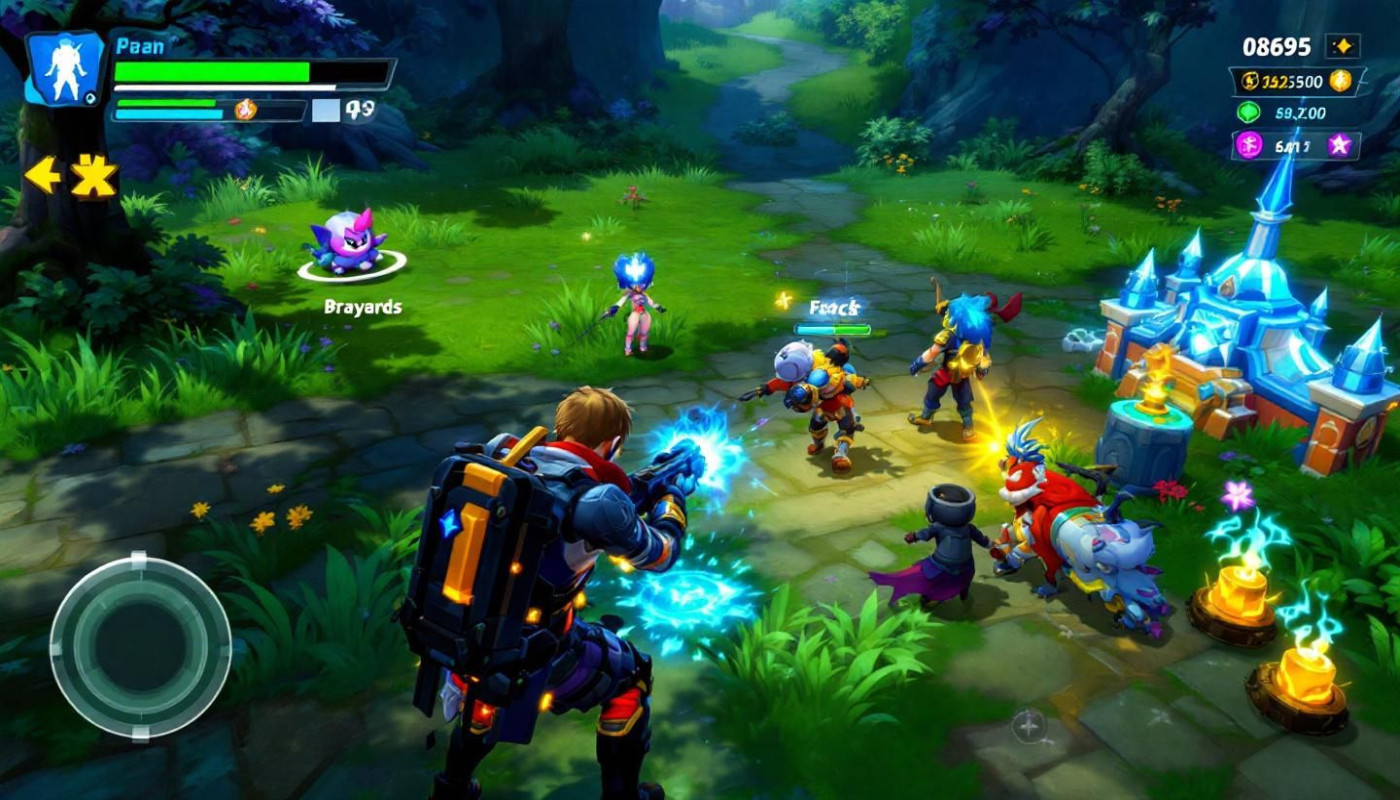Select the orange swirl buff icon
1400x800 pixels.
pyautogui.click(x=245, y=110)
